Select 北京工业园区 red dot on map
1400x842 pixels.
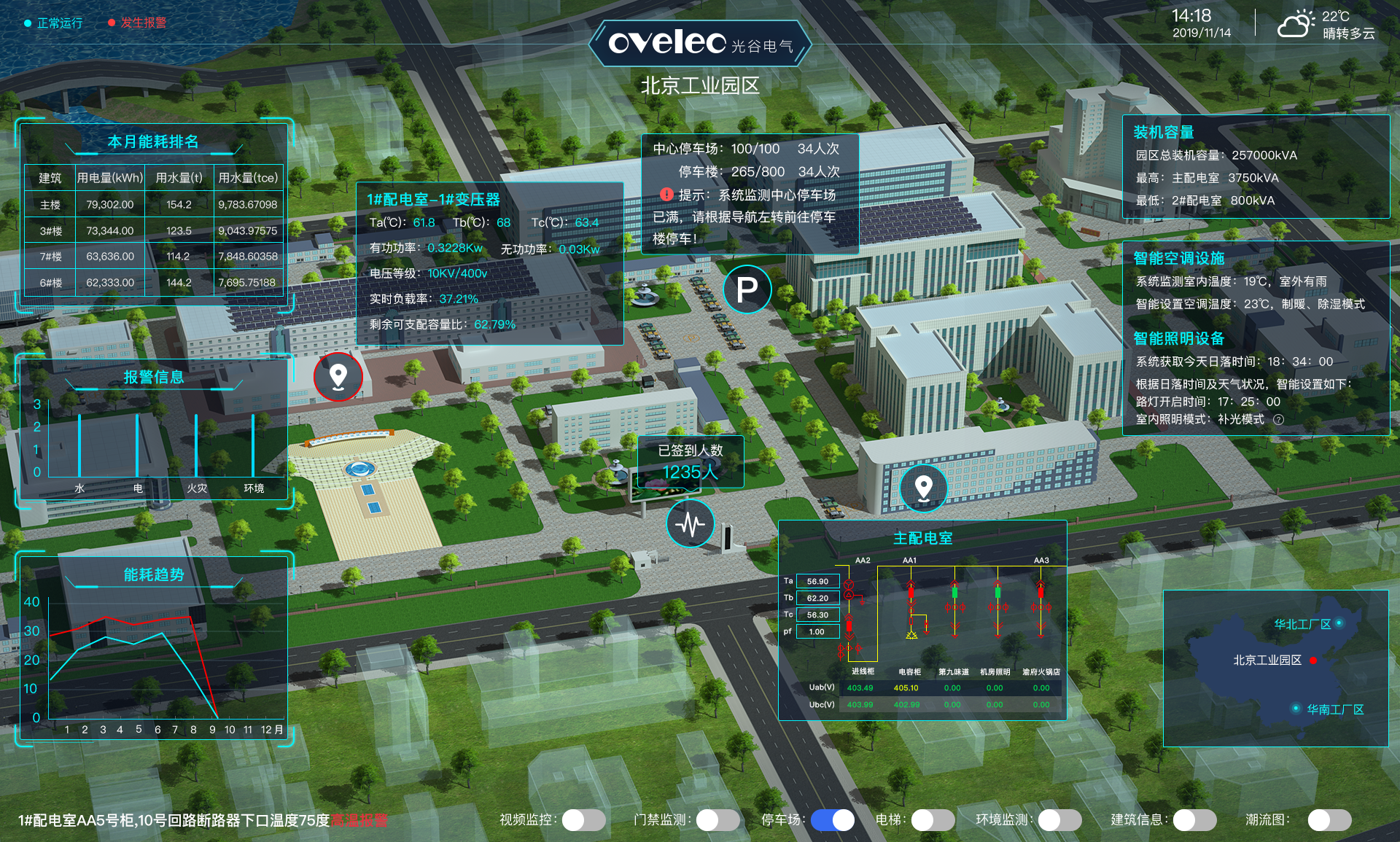point(1312,660)
